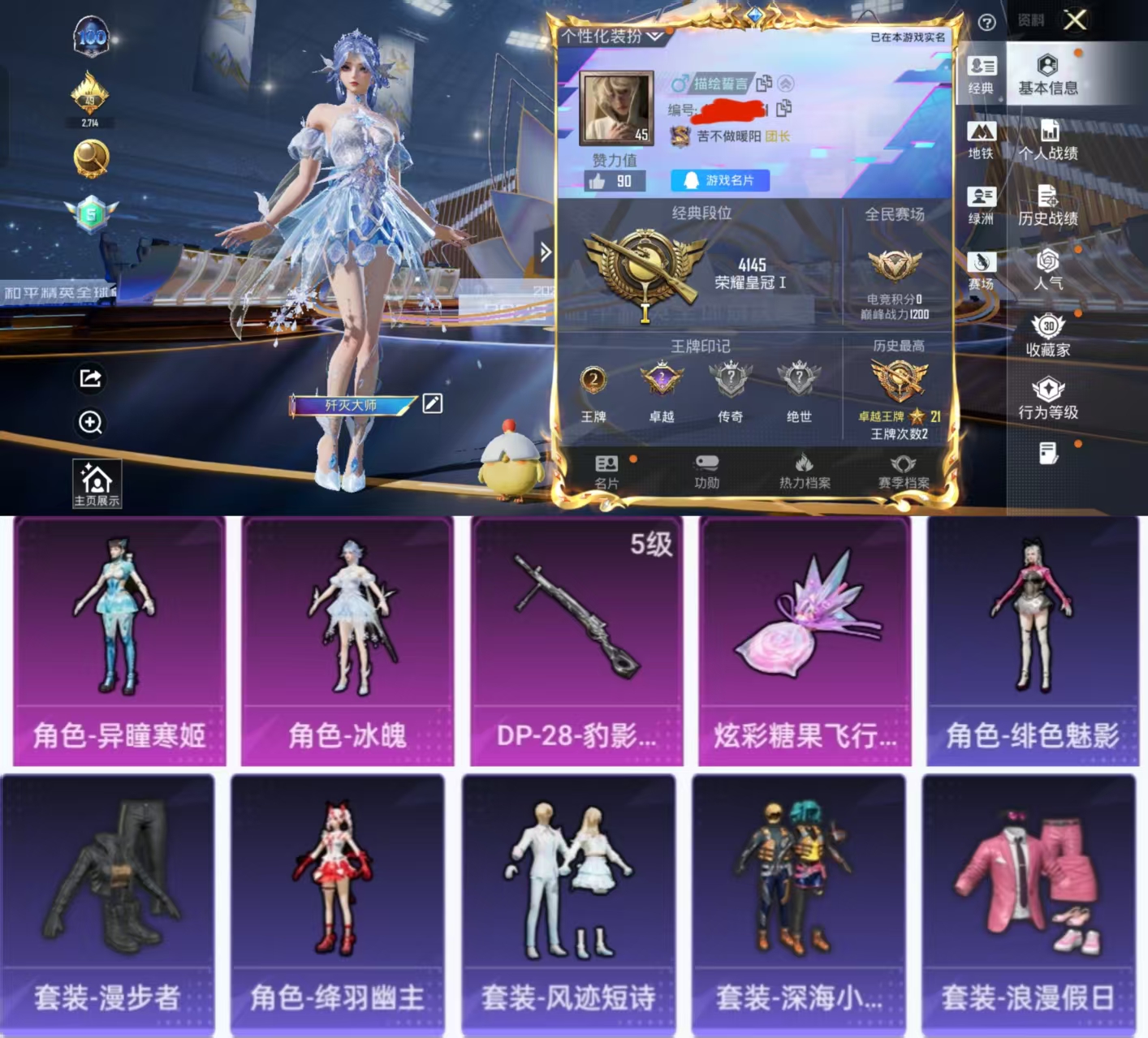Select the 行为等级 behavior level icon

click(1049, 396)
